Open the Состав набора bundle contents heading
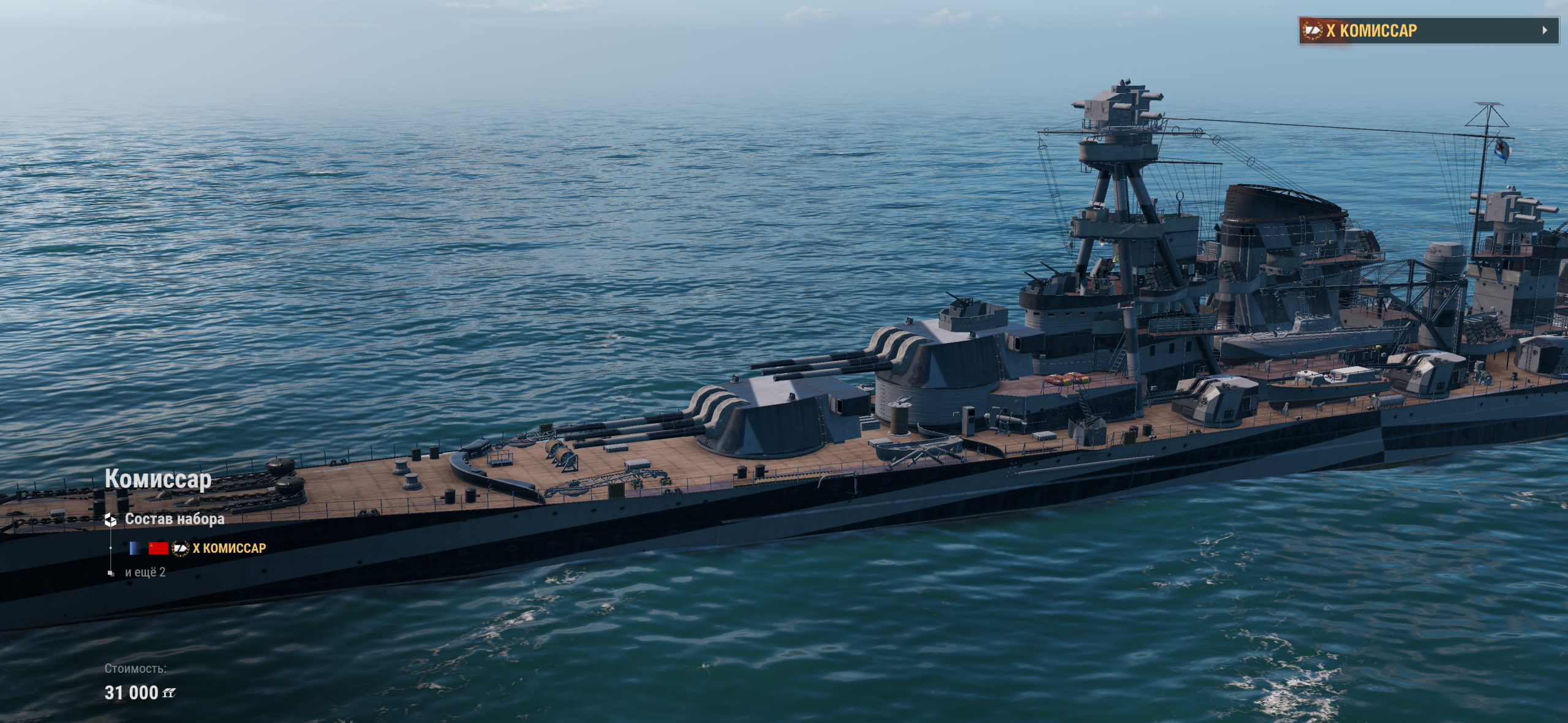This screenshot has width=1568, height=723. pos(174,519)
